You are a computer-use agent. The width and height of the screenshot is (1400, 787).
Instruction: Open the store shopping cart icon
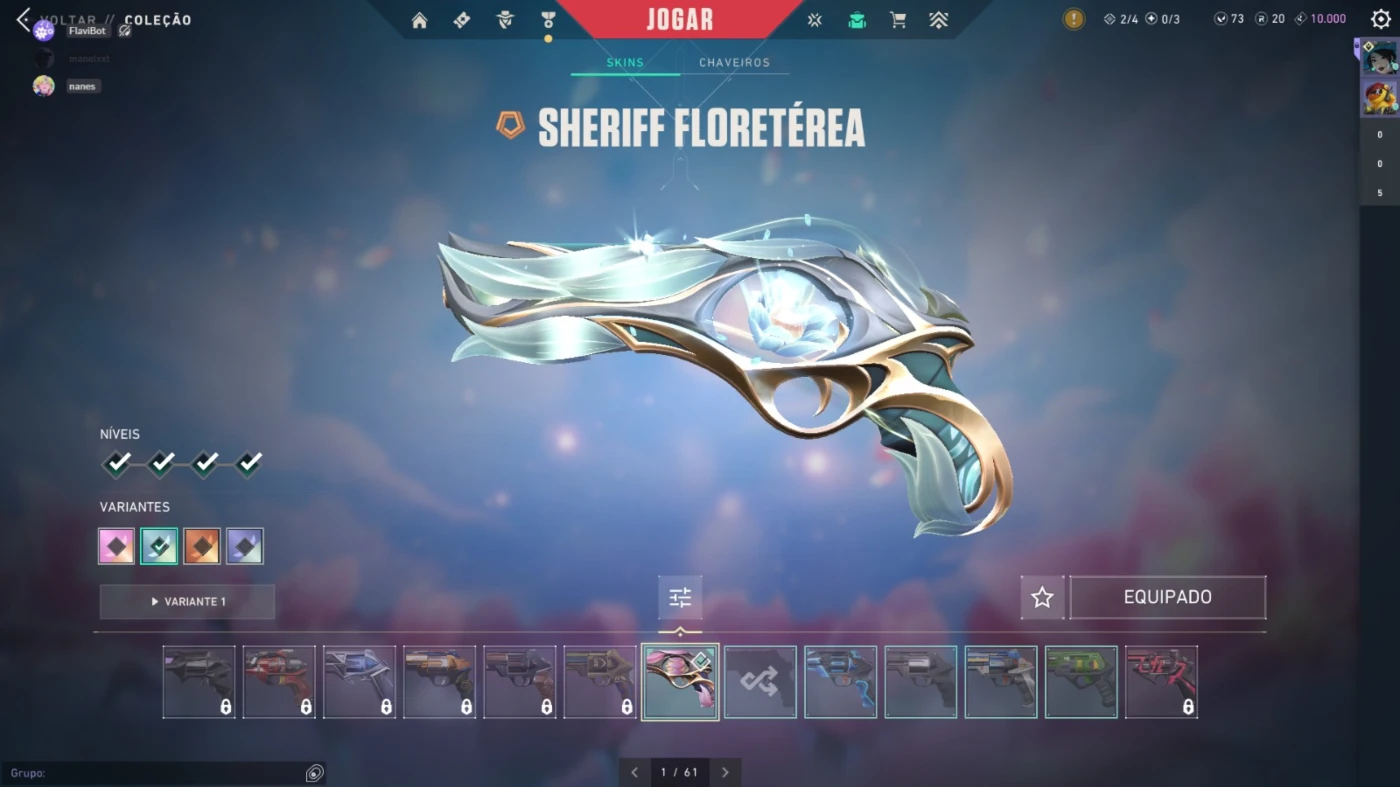tap(898, 21)
